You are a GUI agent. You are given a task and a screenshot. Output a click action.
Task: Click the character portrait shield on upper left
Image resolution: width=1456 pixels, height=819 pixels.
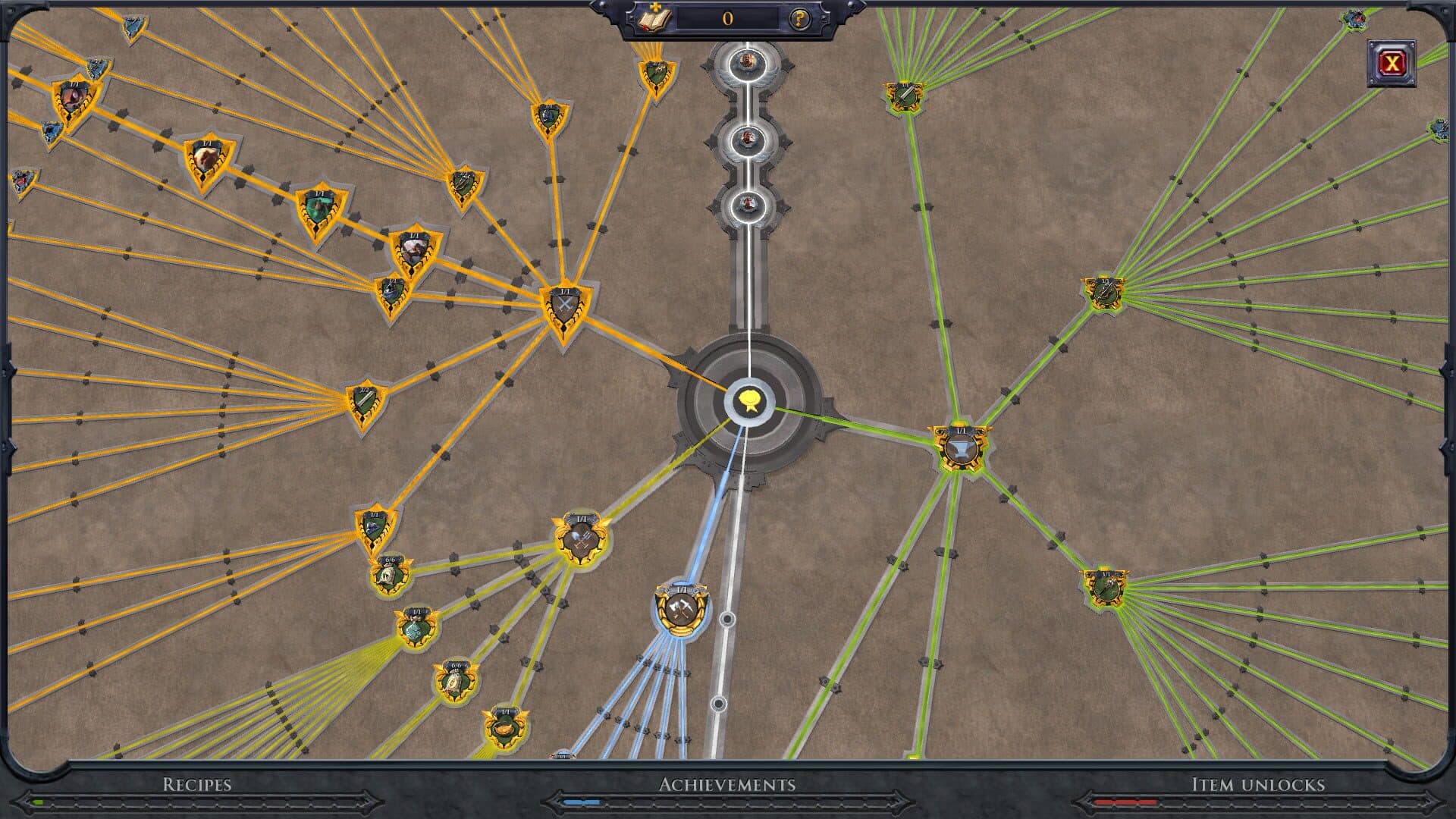click(x=76, y=99)
